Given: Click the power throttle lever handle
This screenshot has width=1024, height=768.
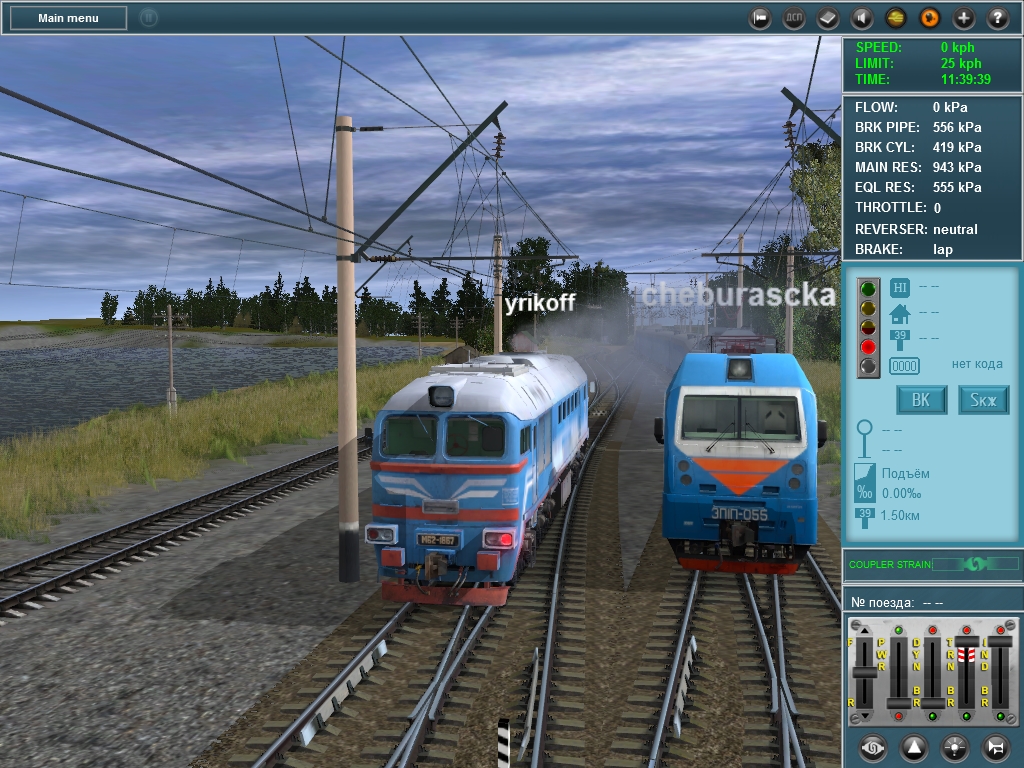Looking at the screenshot, I should point(899,702).
